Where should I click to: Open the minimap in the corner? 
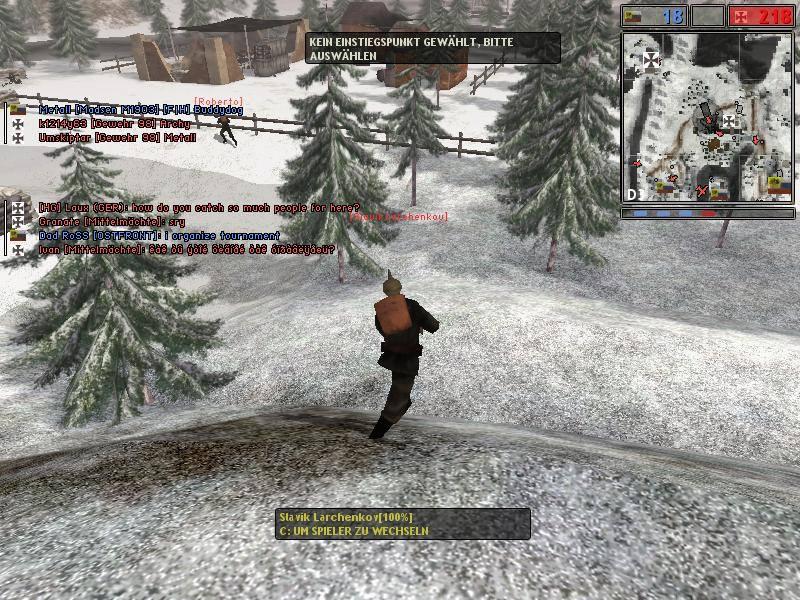click(x=707, y=117)
